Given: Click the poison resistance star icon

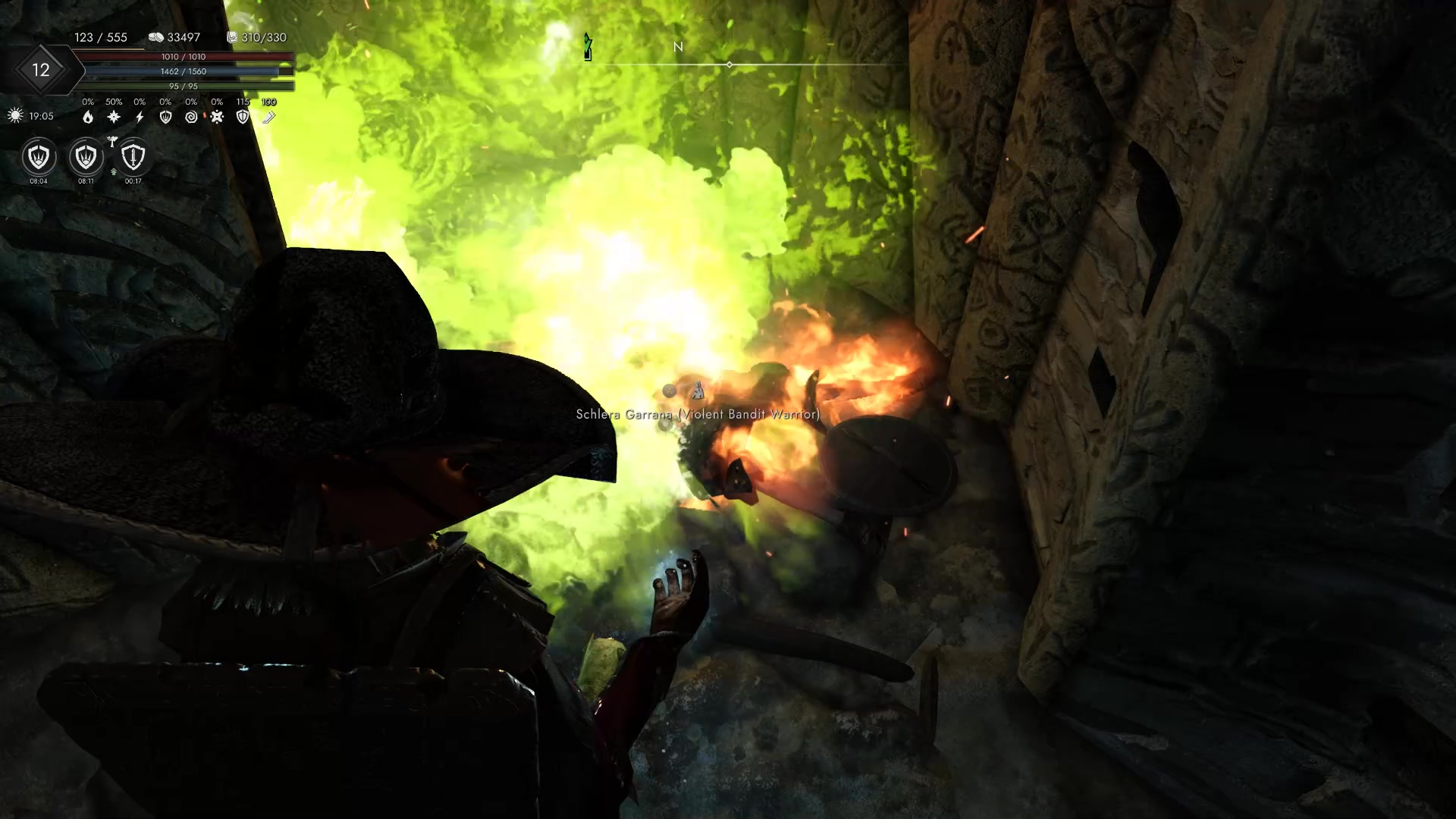Looking at the screenshot, I should click(x=218, y=116).
